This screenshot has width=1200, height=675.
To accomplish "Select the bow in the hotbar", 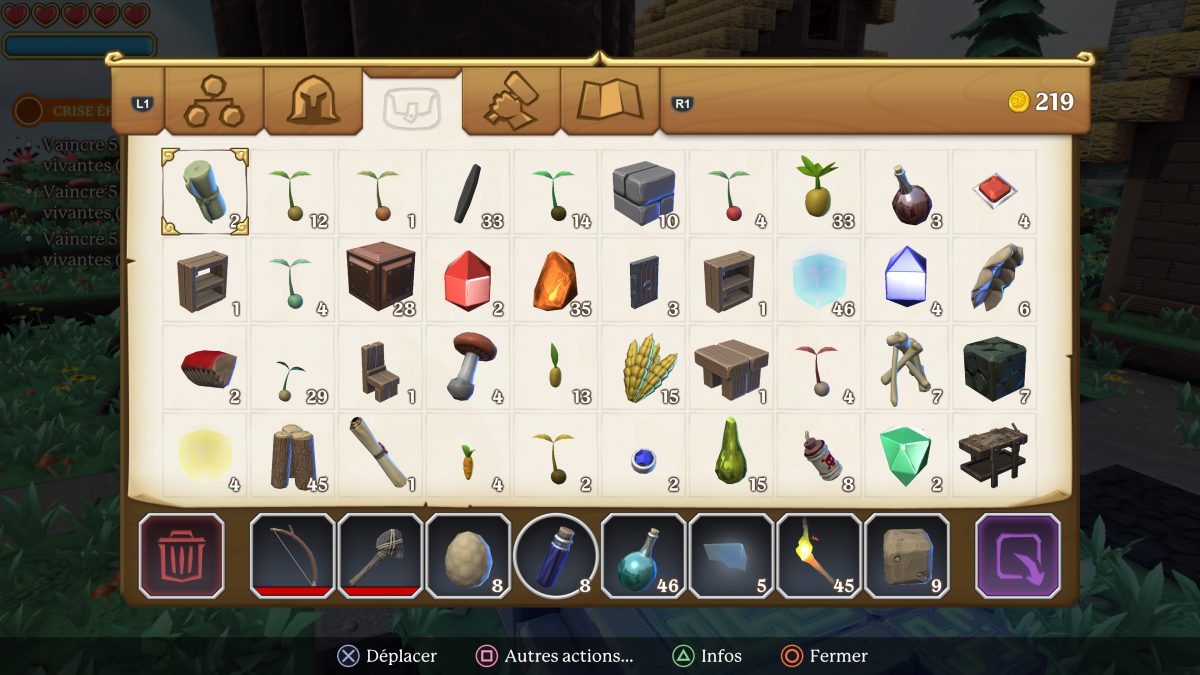I will click(292, 556).
